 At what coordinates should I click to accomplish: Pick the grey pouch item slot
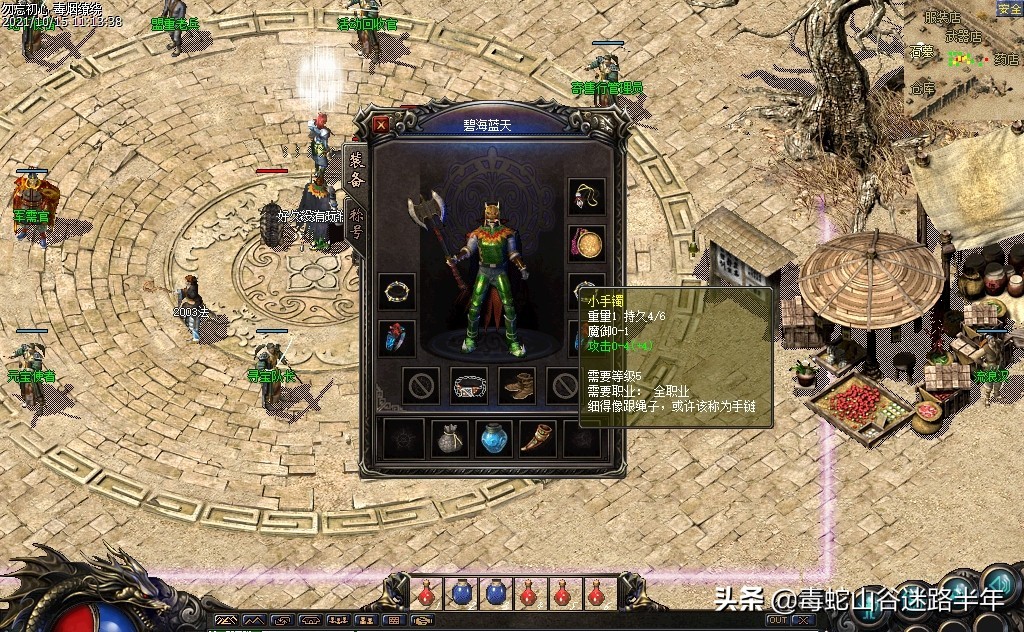pyautogui.click(x=449, y=439)
